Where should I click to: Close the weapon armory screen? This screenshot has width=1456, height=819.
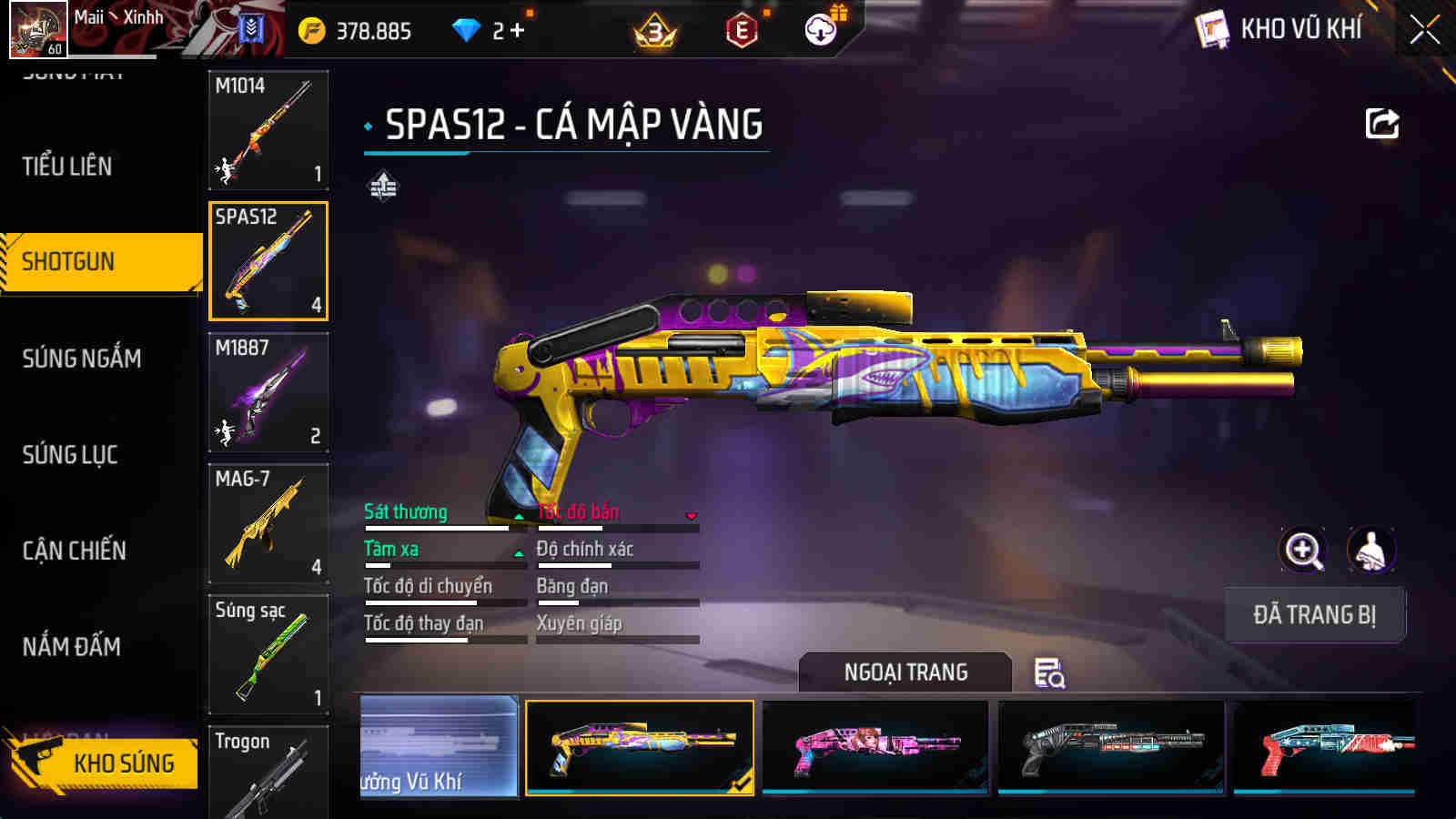(1424, 30)
